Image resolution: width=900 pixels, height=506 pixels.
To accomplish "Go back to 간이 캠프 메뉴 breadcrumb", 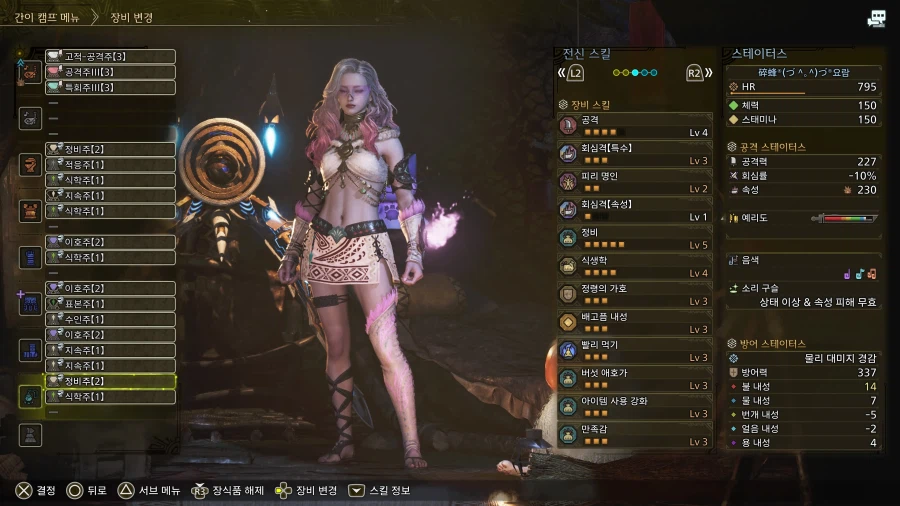I will pyautogui.click(x=42, y=17).
